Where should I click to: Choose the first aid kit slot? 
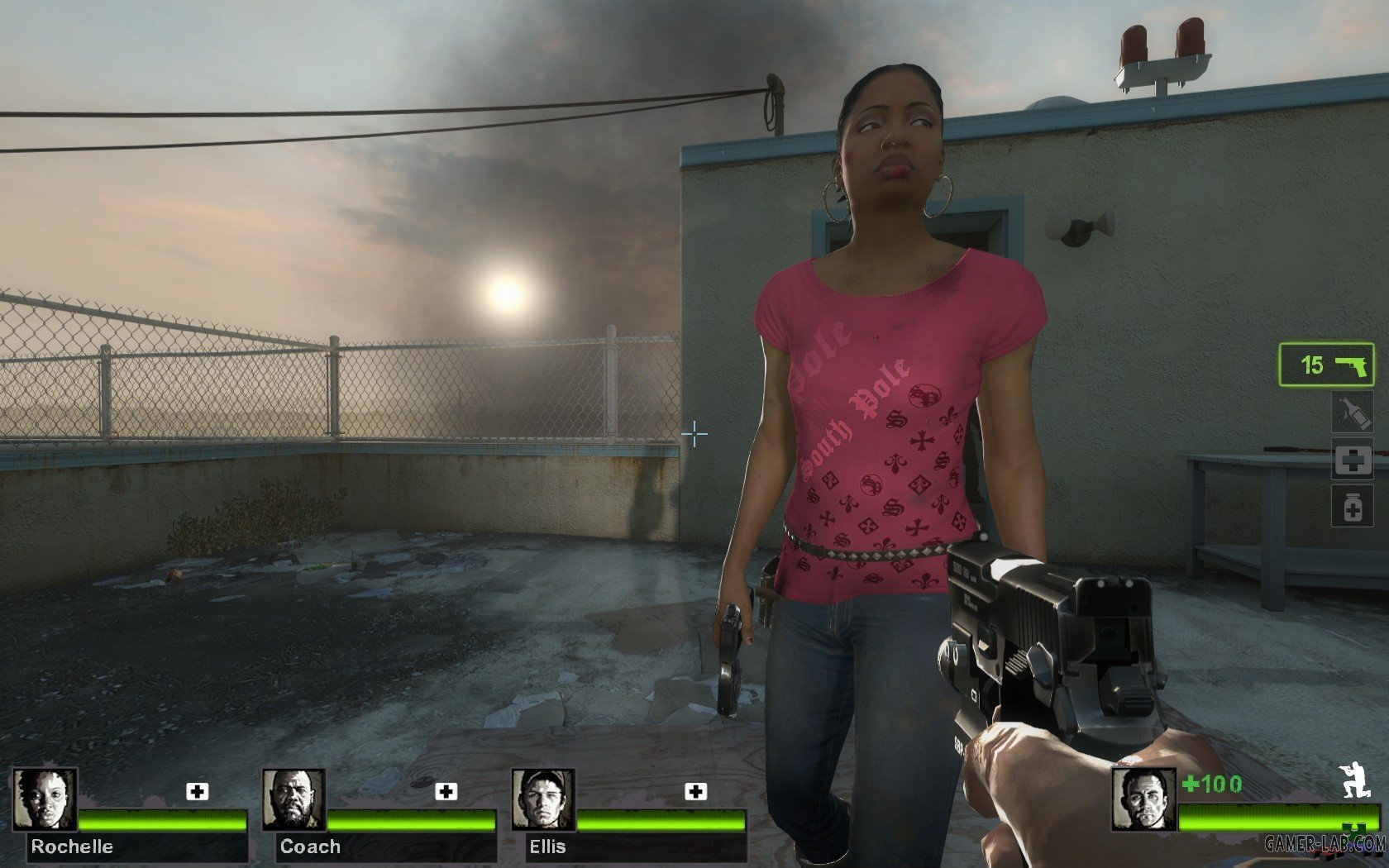pyautogui.click(x=1352, y=461)
